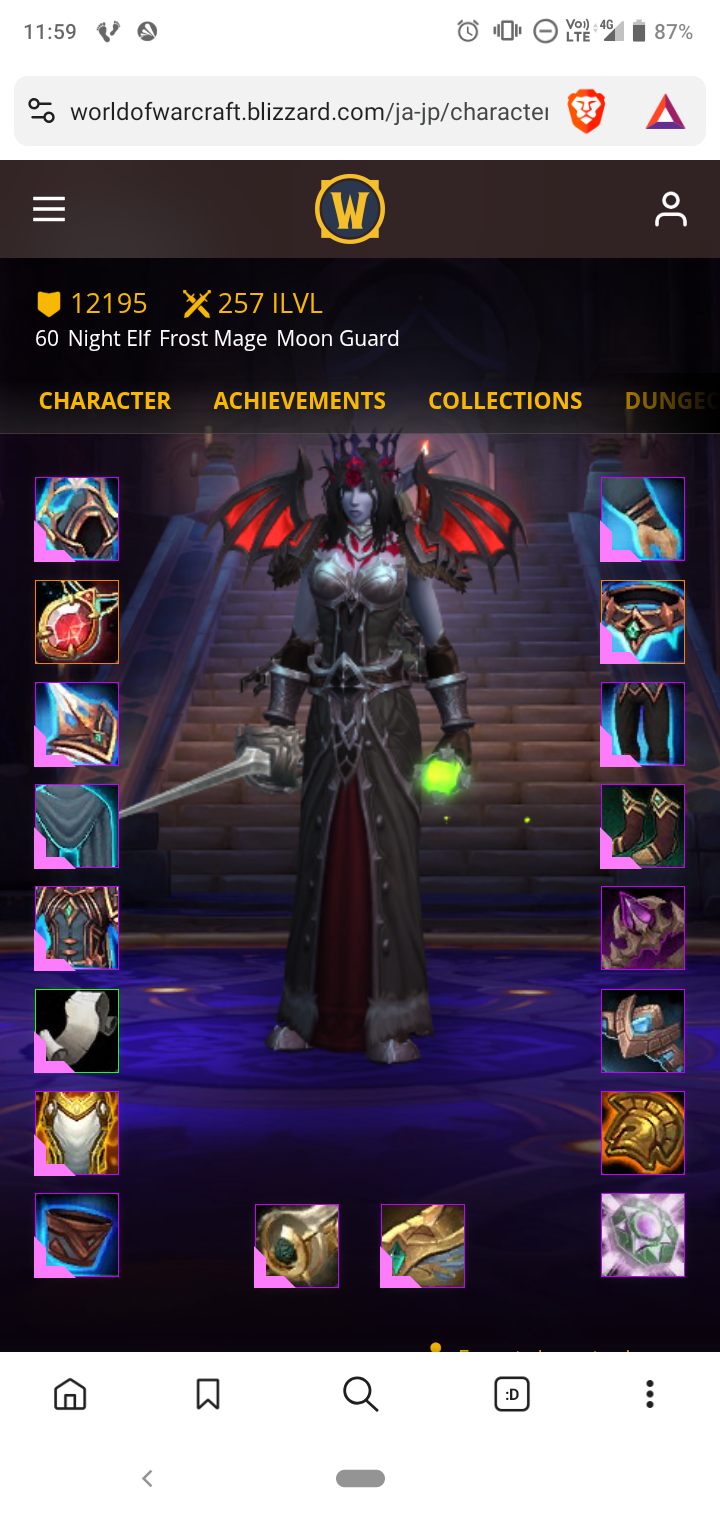View the white shirt equipment slot
This screenshot has width=720, height=1520.
coord(77,1031)
